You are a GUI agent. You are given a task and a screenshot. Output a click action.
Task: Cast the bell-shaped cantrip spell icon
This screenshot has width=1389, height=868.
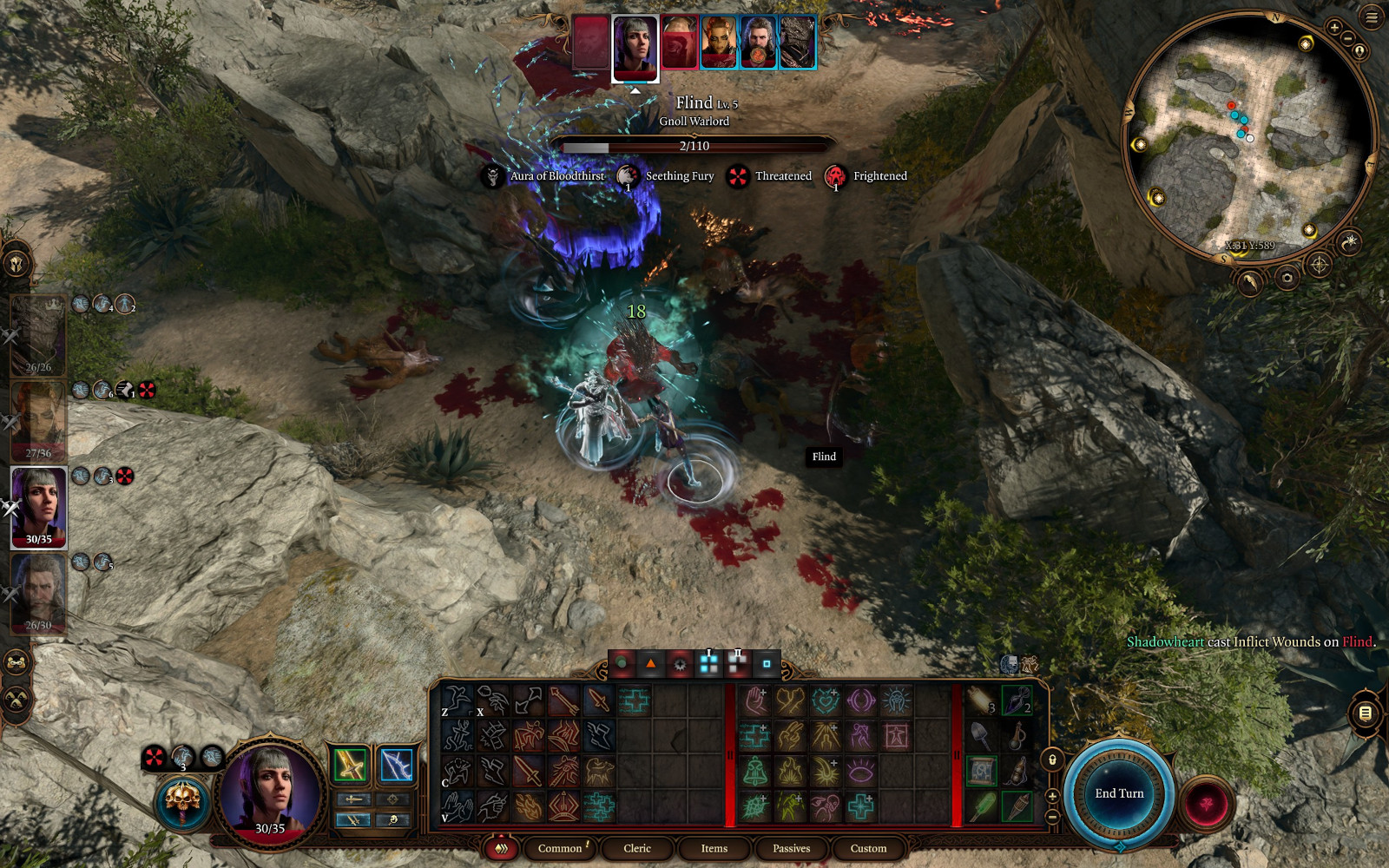755,771
